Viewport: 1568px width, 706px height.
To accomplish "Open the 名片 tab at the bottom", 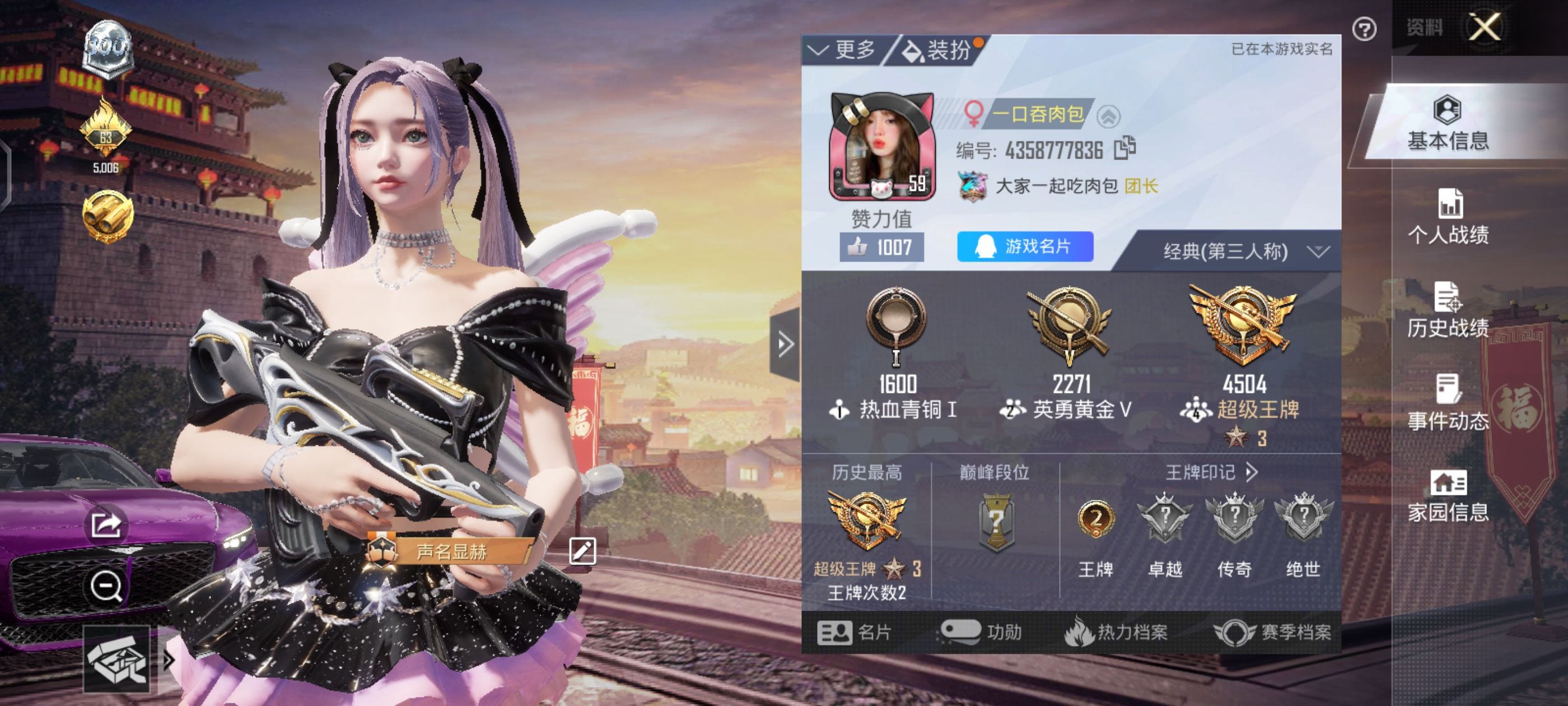I will click(x=855, y=632).
